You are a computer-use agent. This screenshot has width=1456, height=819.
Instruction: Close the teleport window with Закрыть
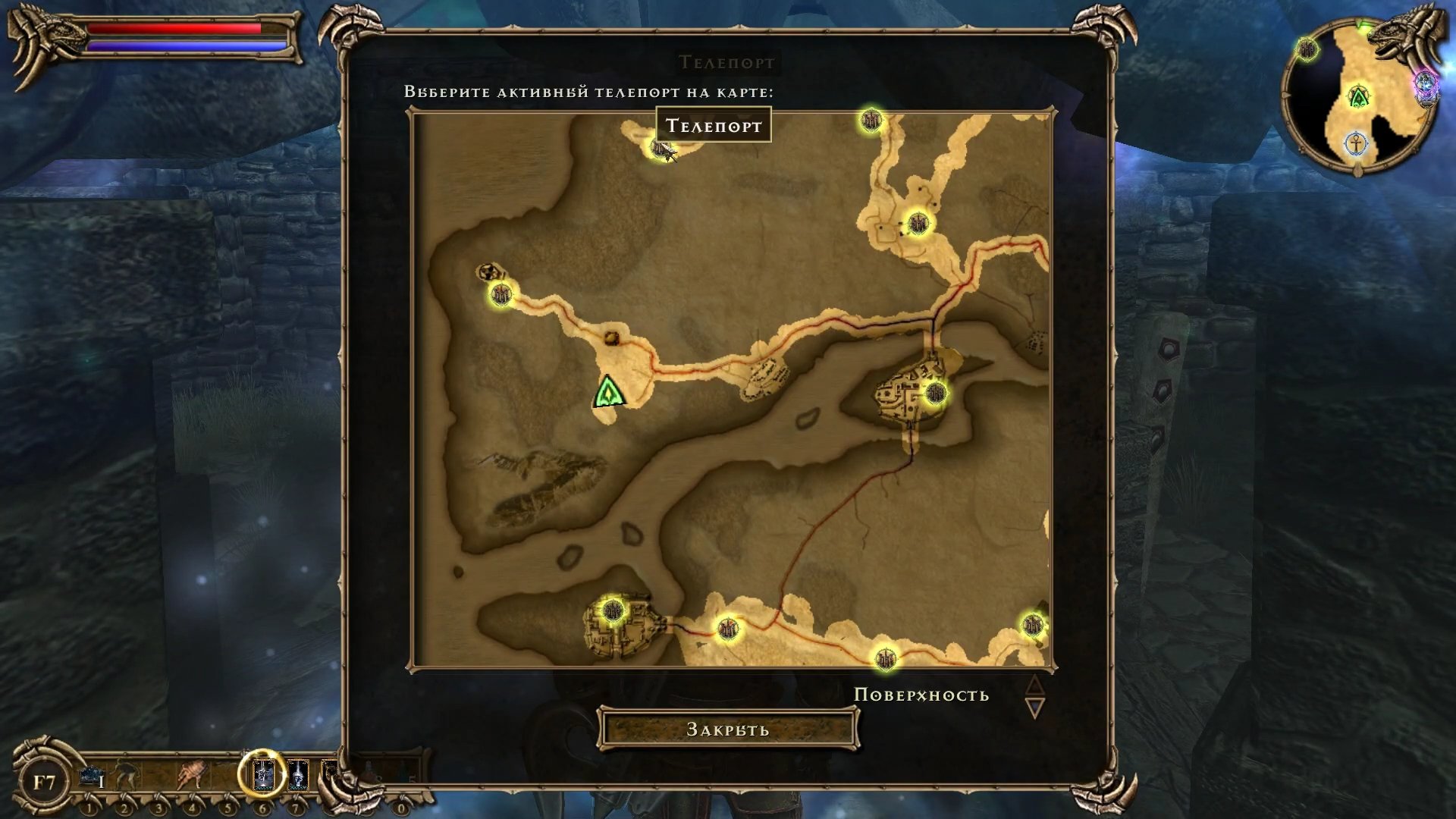click(x=727, y=729)
